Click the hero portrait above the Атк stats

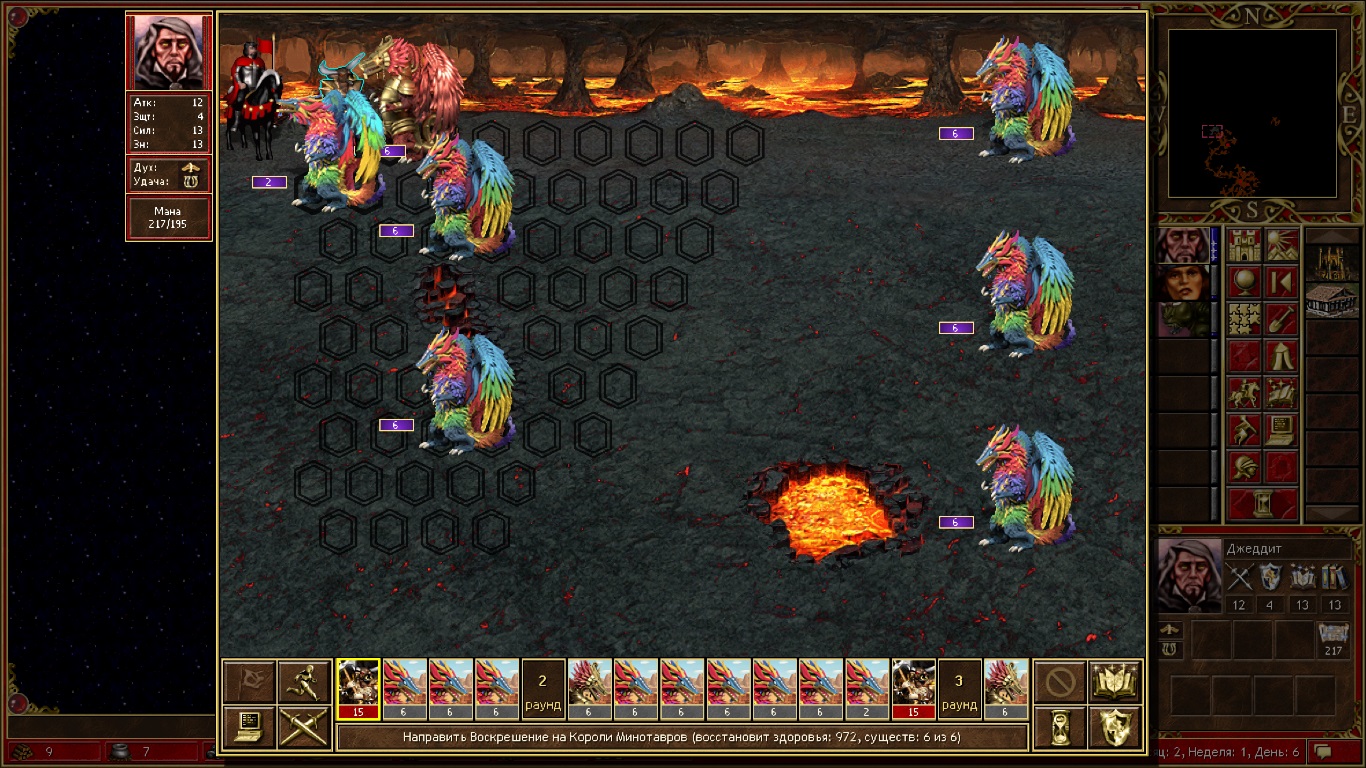pos(169,52)
